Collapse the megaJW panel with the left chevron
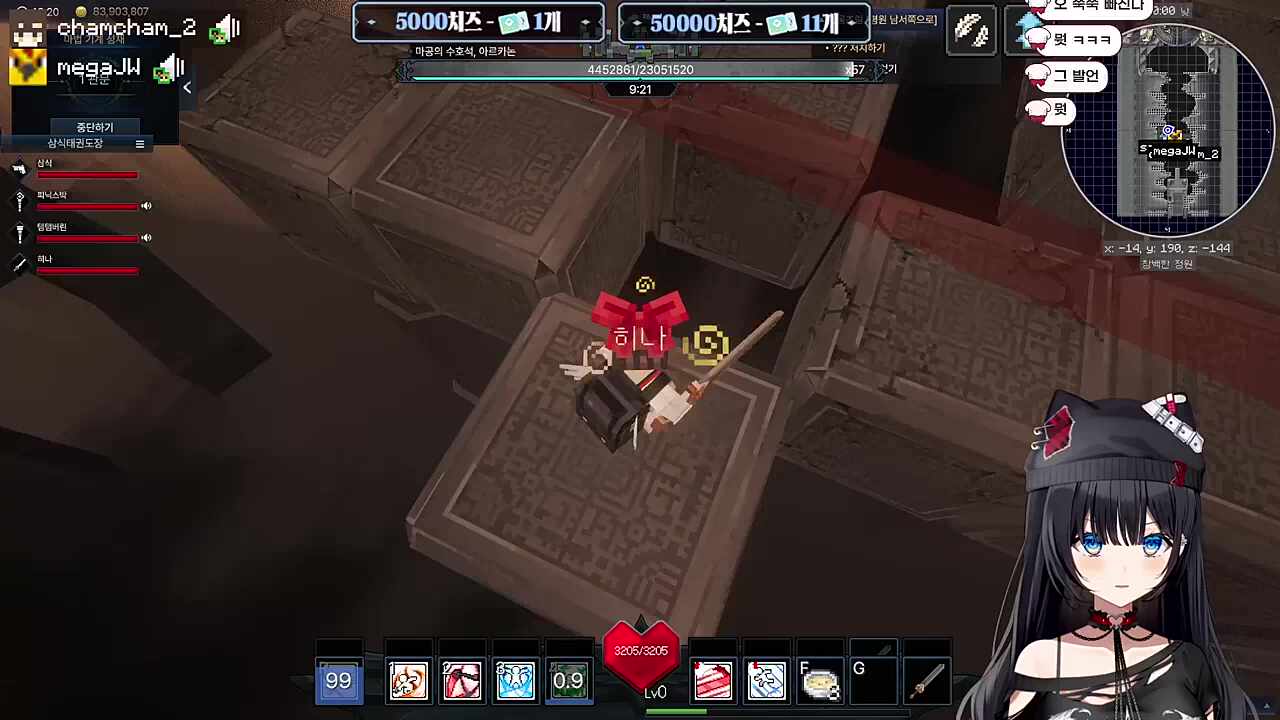Screen dimensions: 1280x720 (186, 87)
